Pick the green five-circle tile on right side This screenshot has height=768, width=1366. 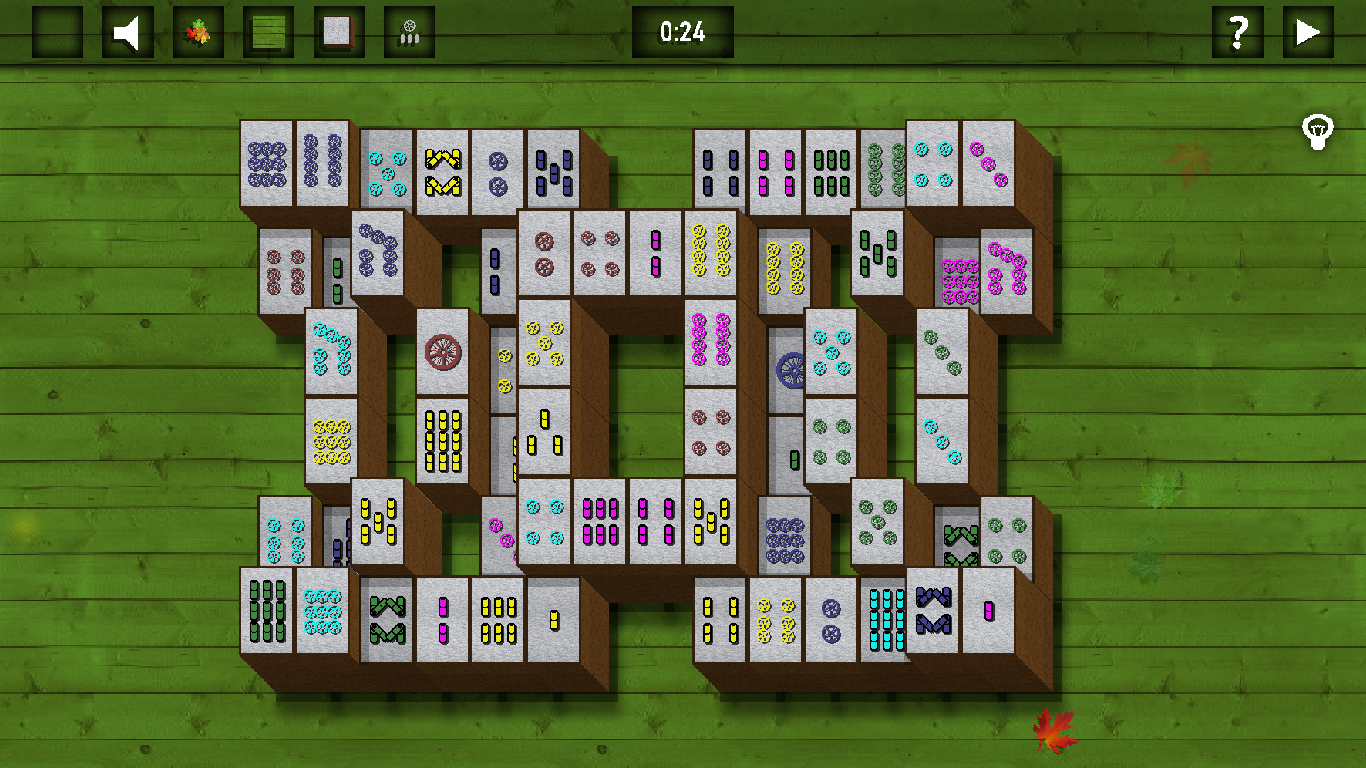[878, 520]
